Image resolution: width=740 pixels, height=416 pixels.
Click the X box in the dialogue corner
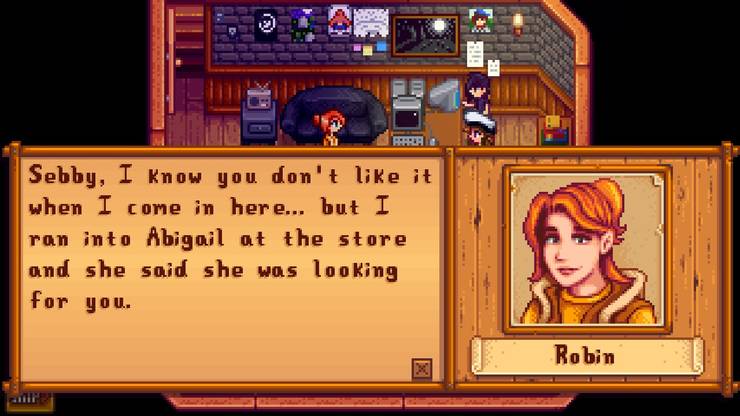422,369
